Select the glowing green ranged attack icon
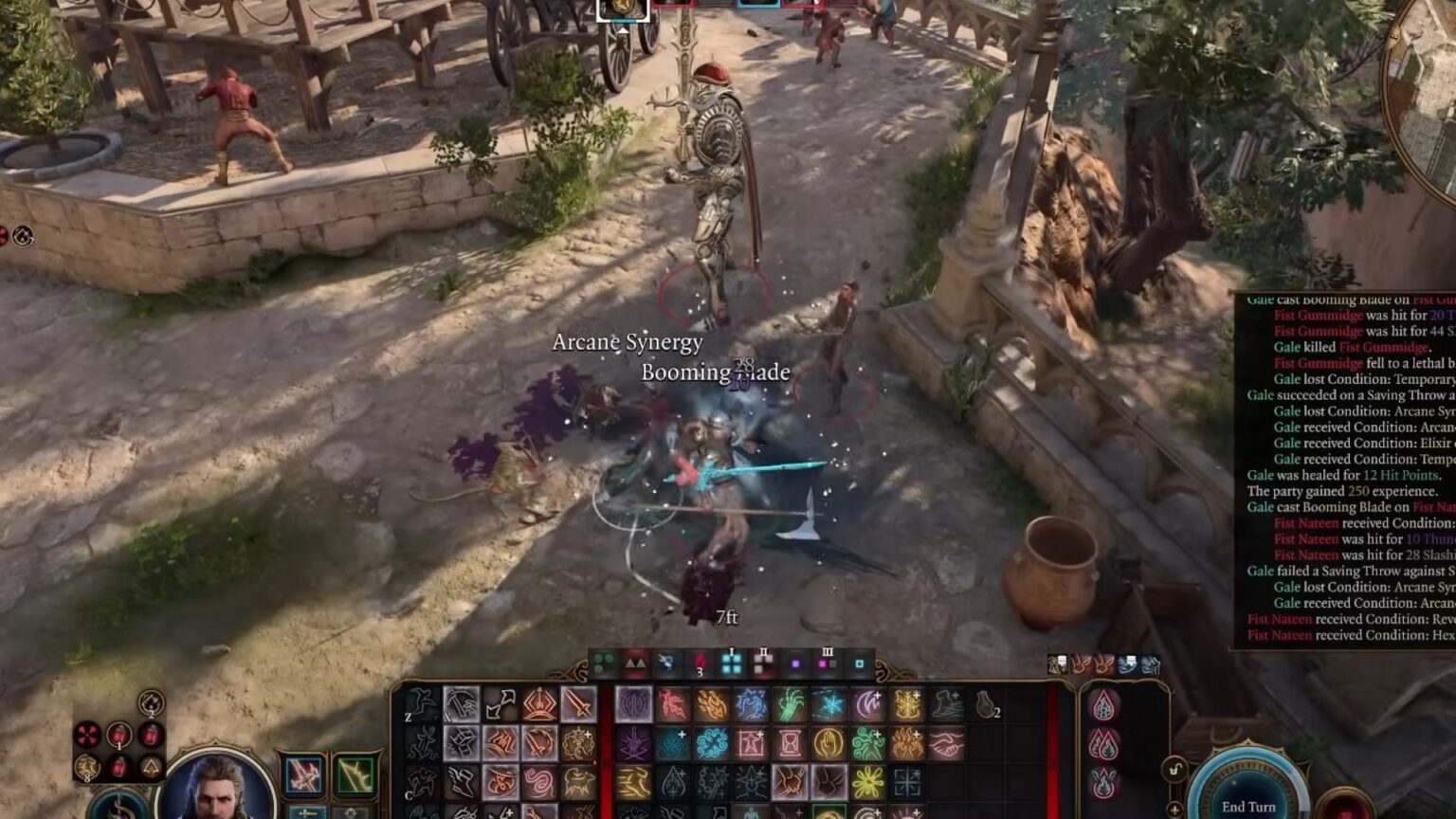The image size is (1456, 819). tap(355, 773)
